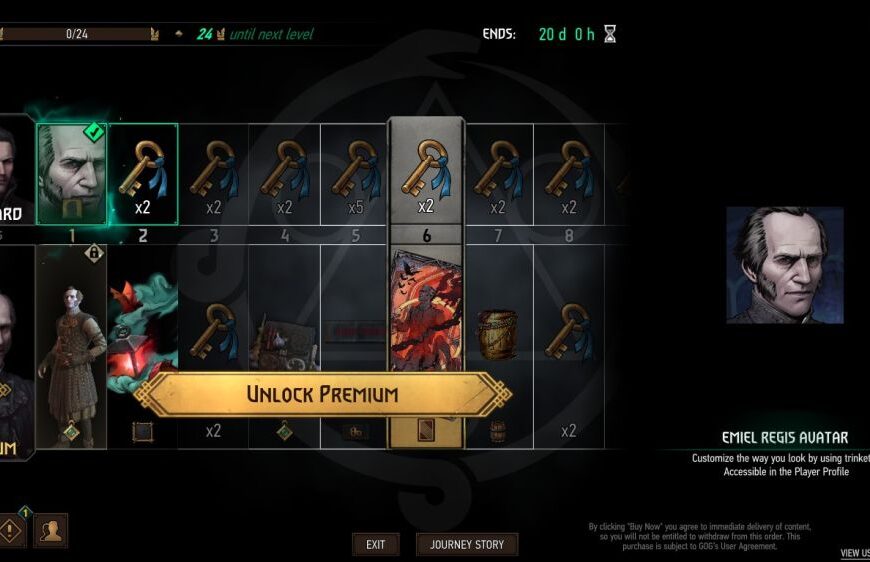Select the level 3 keys reward tile

(213, 172)
